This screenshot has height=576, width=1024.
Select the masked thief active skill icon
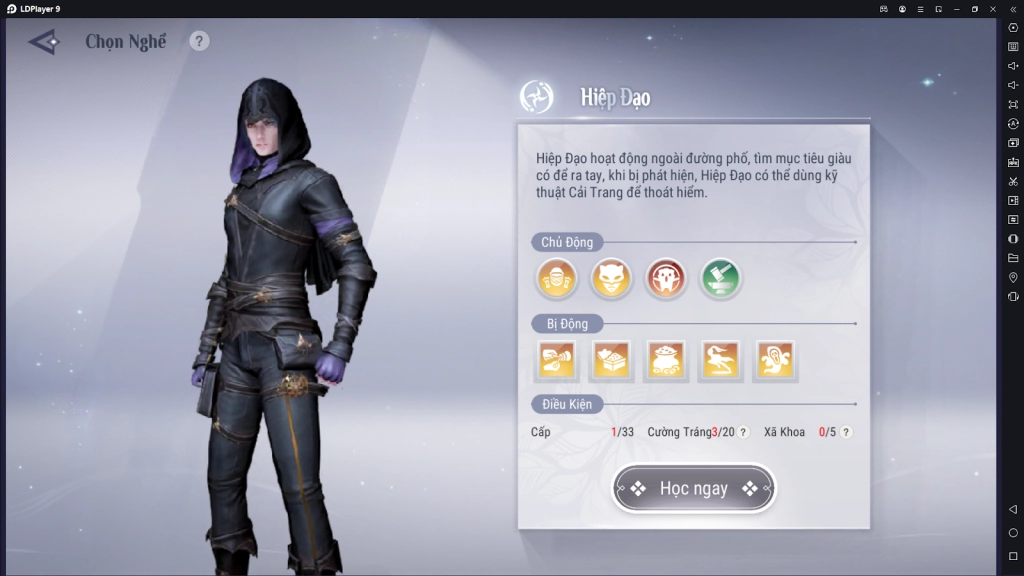click(556, 279)
